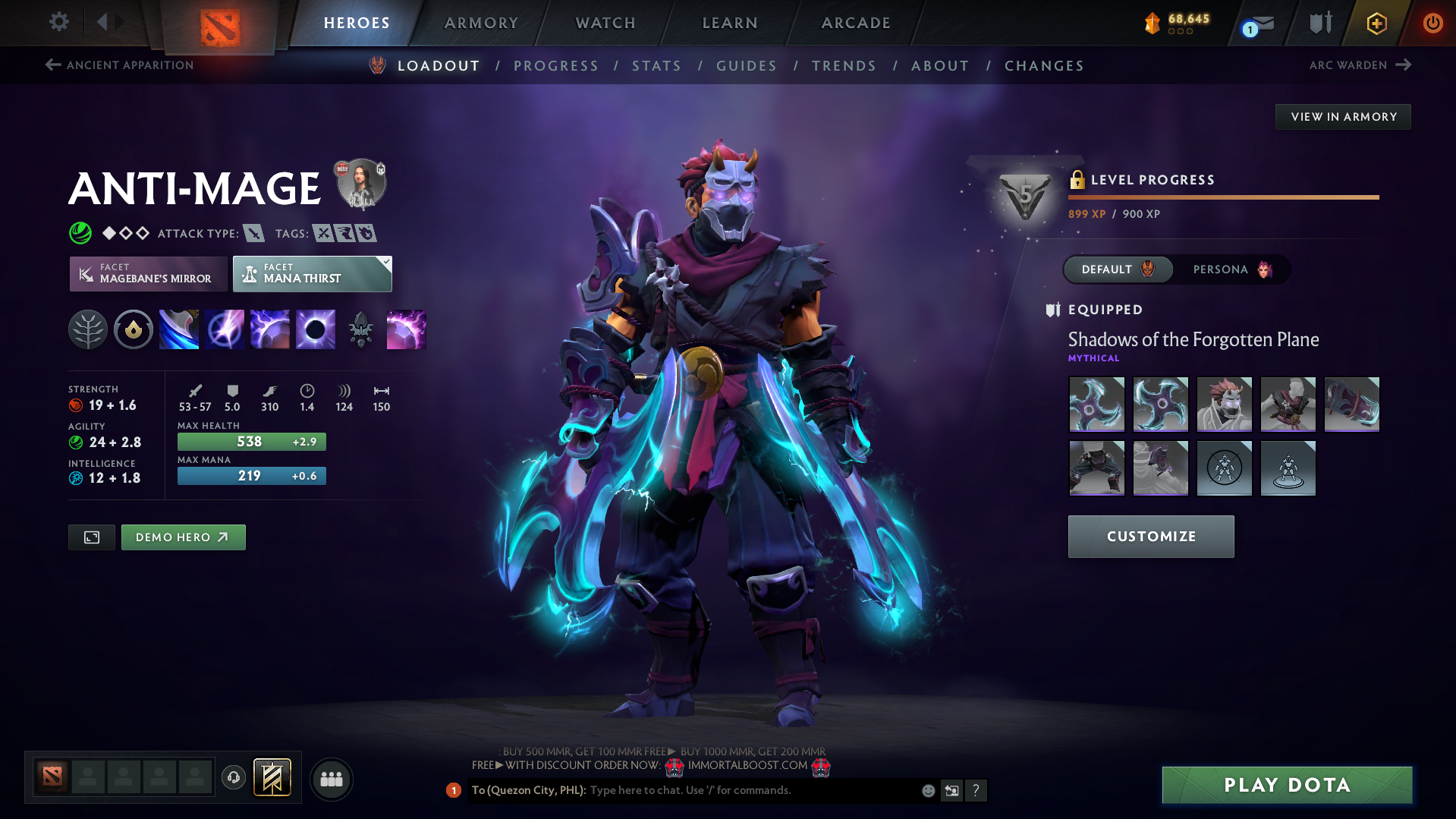The height and width of the screenshot is (819, 1456).
Task: Select the Mana Break ability icon
Action: pyautogui.click(x=178, y=329)
